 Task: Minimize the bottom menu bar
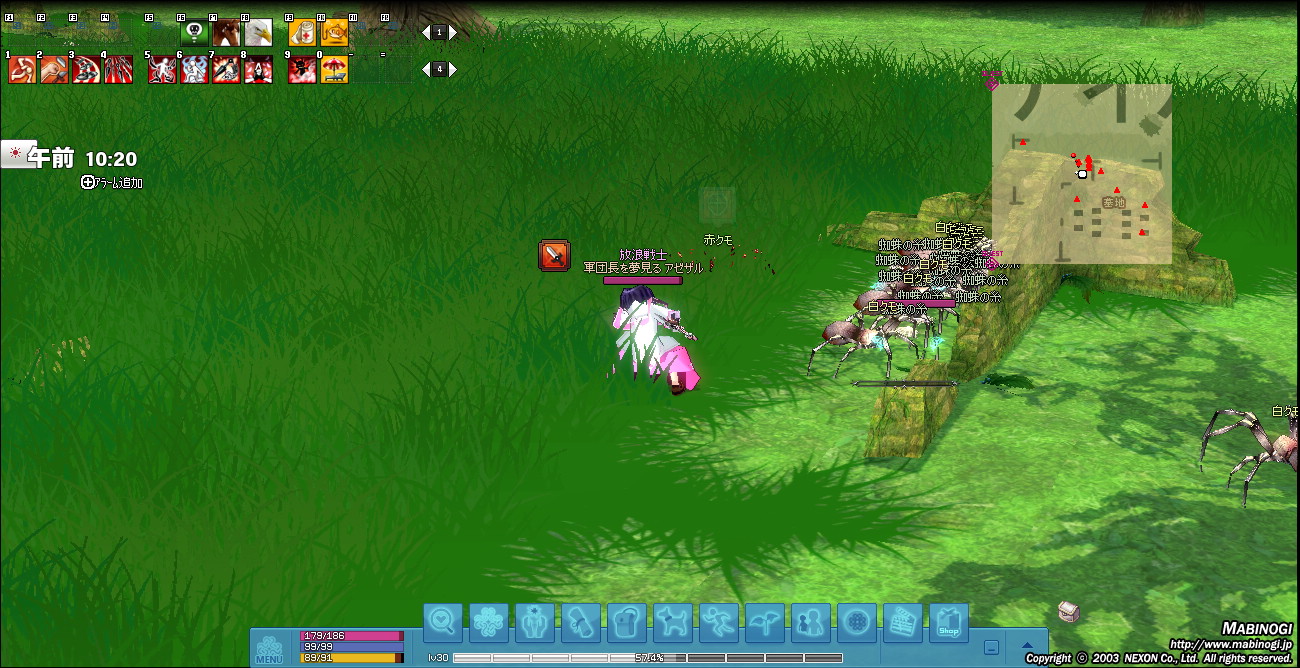click(x=991, y=647)
